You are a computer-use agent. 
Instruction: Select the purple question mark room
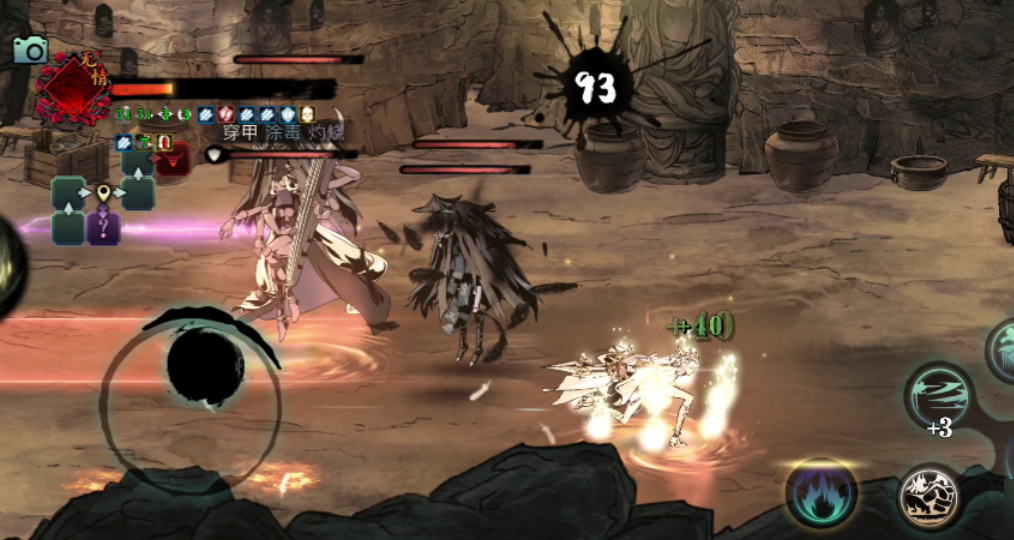tap(103, 228)
